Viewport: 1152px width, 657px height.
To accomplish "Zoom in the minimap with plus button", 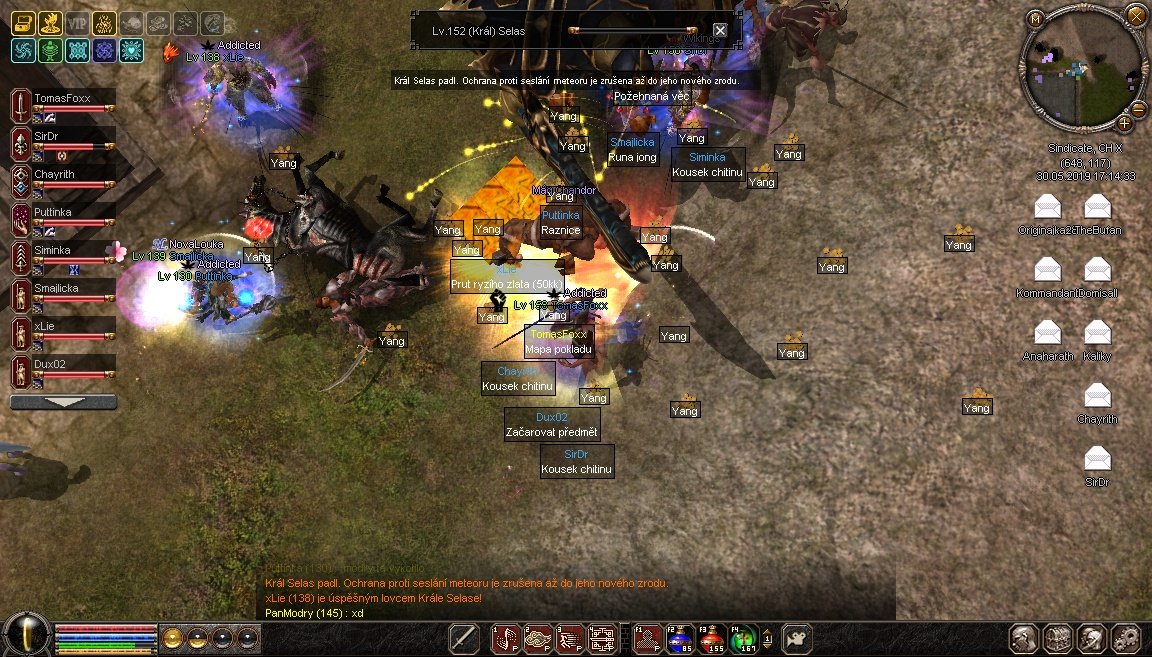I will [1125, 123].
